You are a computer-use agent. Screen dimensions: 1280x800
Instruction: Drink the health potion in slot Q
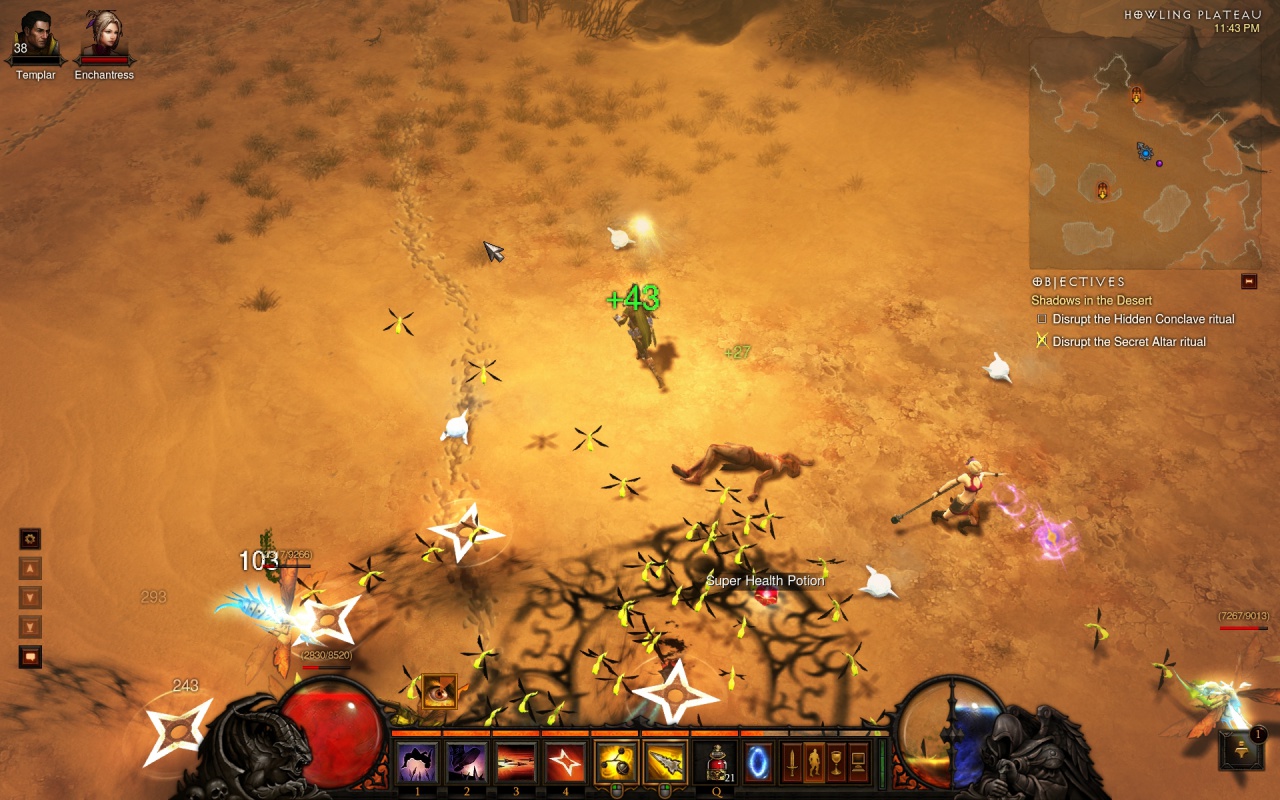[x=714, y=763]
